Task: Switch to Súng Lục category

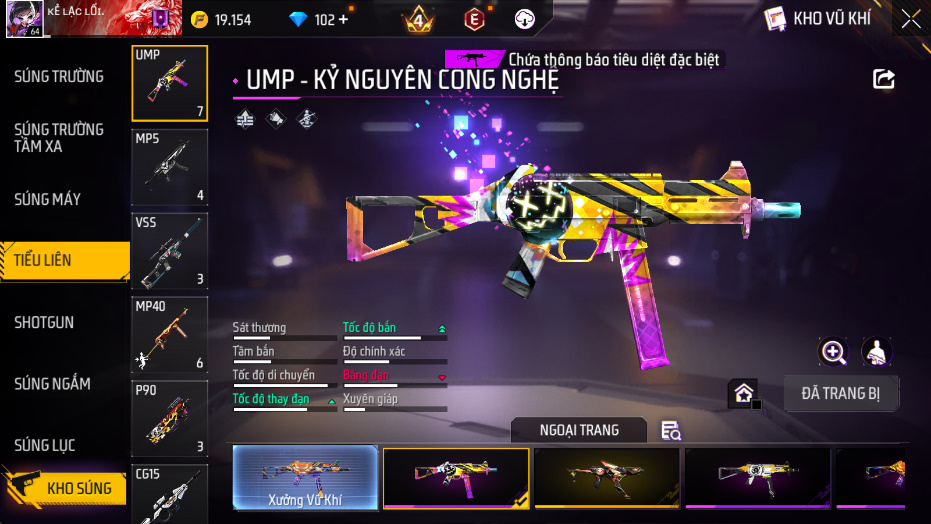Action: [x=44, y=445]
